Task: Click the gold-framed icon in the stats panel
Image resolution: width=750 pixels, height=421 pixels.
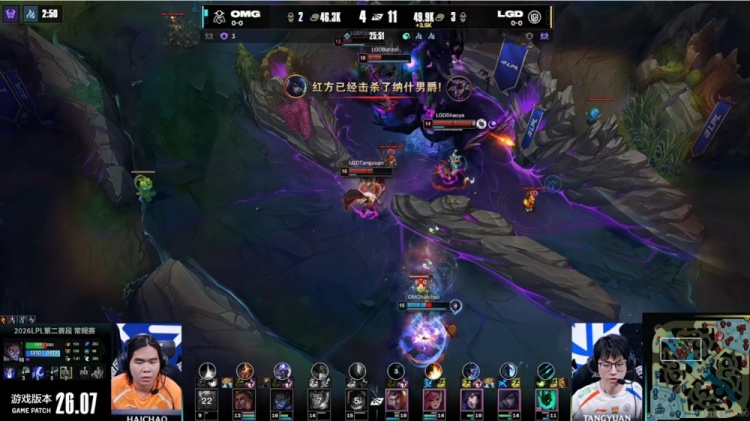Action: [65, 372]
